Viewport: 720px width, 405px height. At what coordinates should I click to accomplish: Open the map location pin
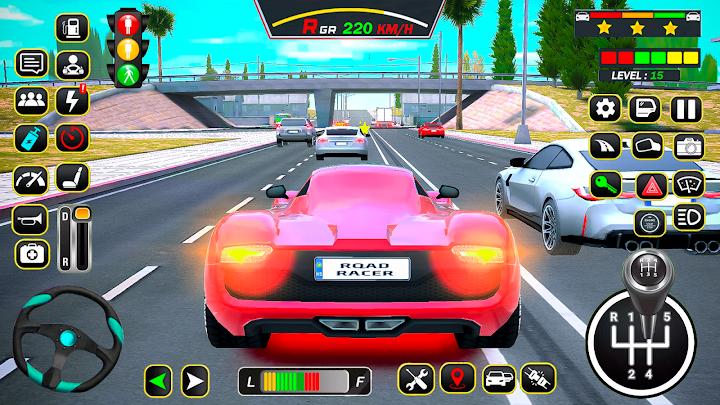[x=457, y=379]
